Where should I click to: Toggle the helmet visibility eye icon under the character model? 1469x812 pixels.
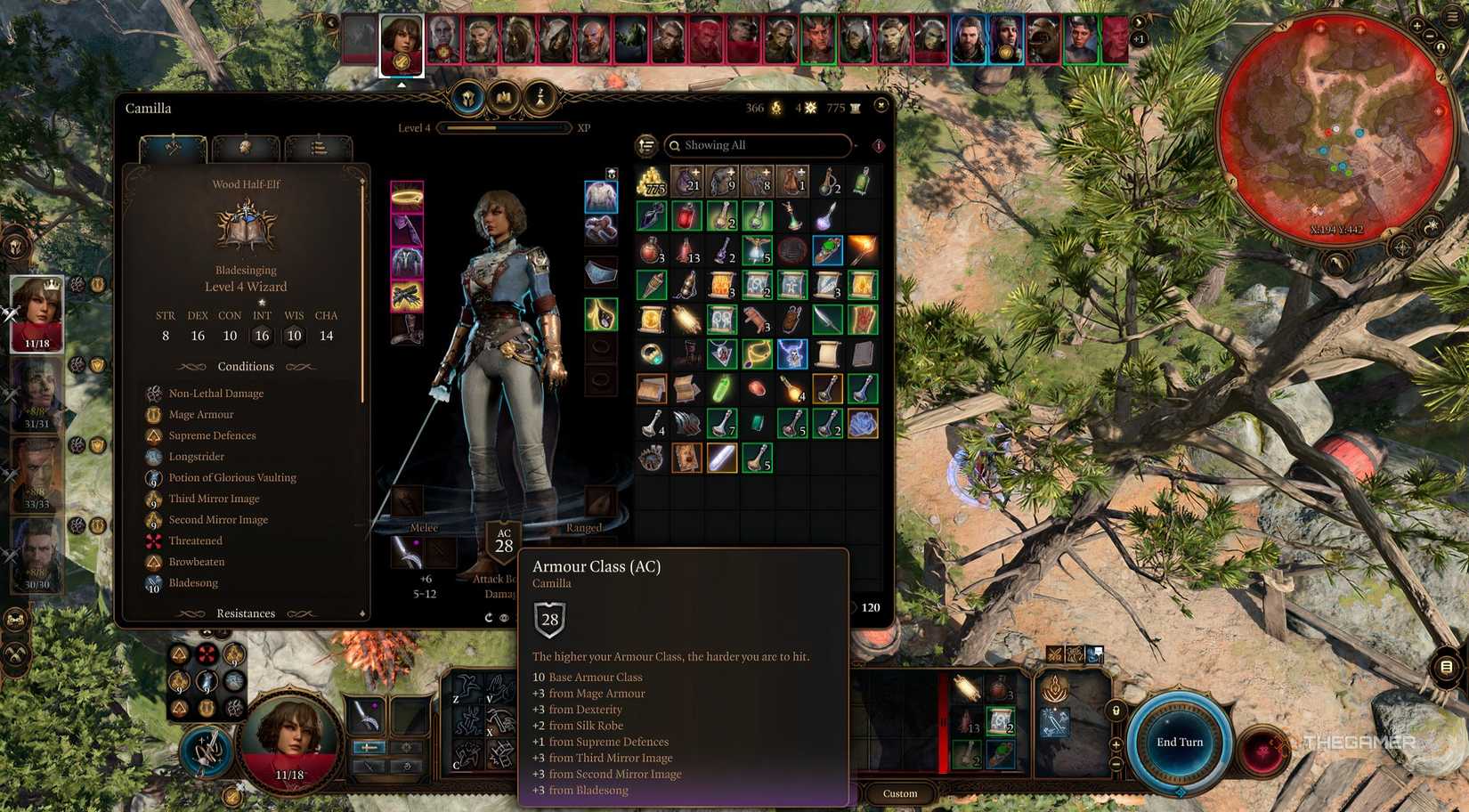(505, 618)
